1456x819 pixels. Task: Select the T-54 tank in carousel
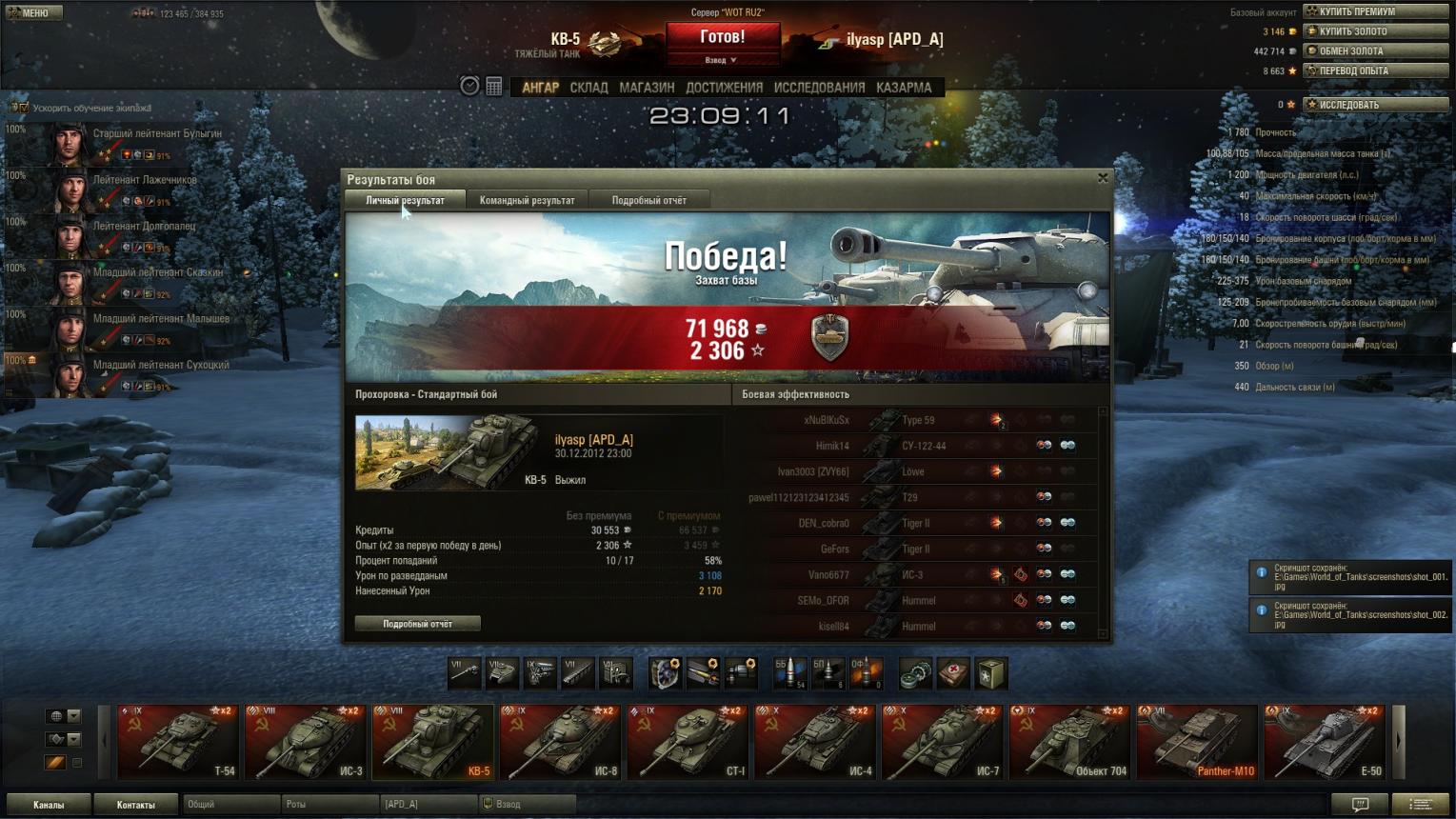pos(178,742)
